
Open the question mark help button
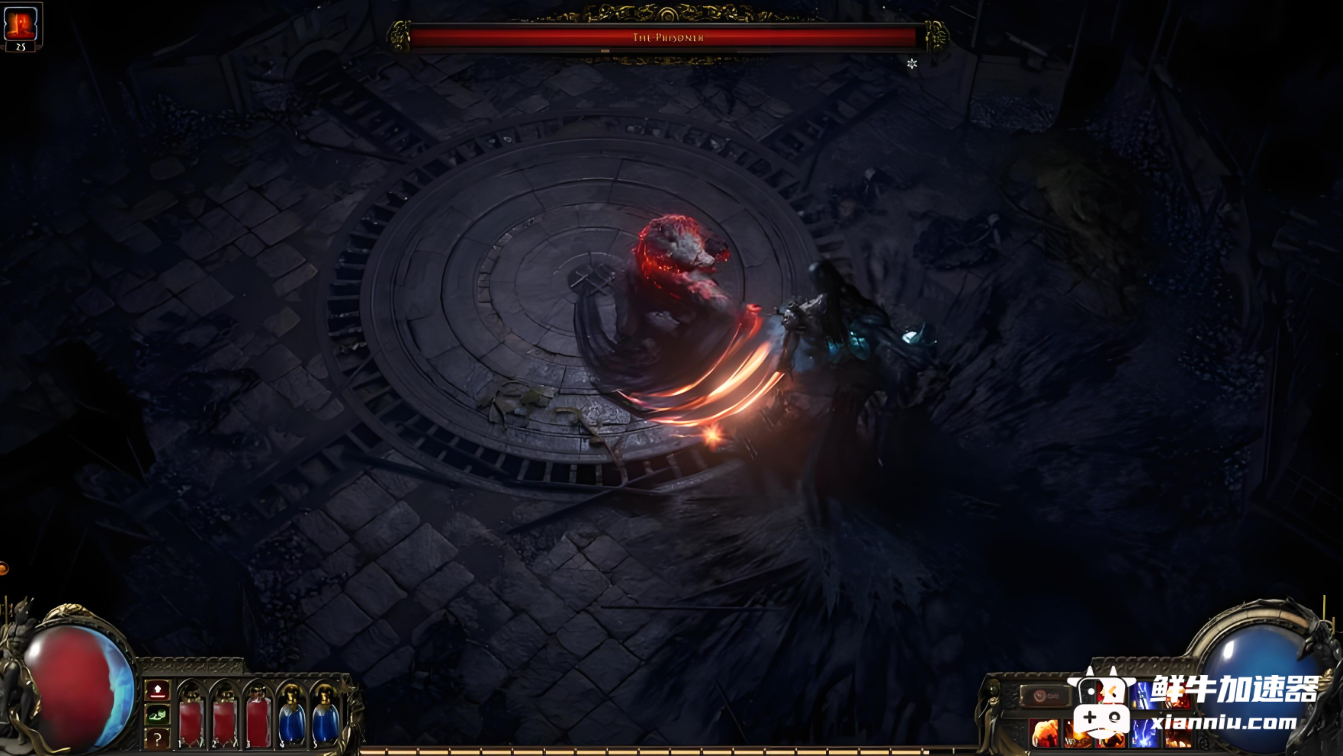tap(157, 738)
